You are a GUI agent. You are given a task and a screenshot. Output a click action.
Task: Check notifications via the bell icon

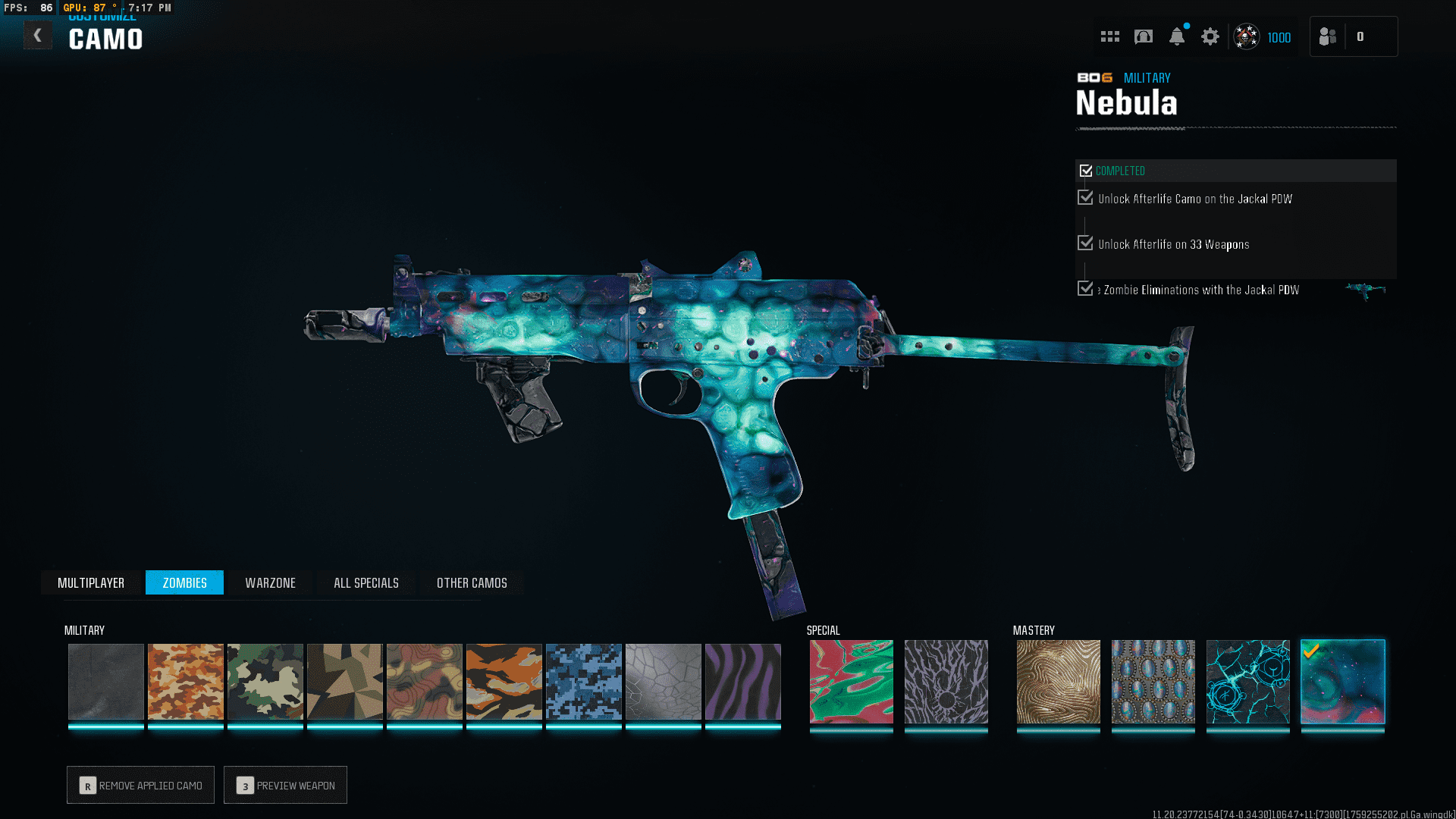1177,36
